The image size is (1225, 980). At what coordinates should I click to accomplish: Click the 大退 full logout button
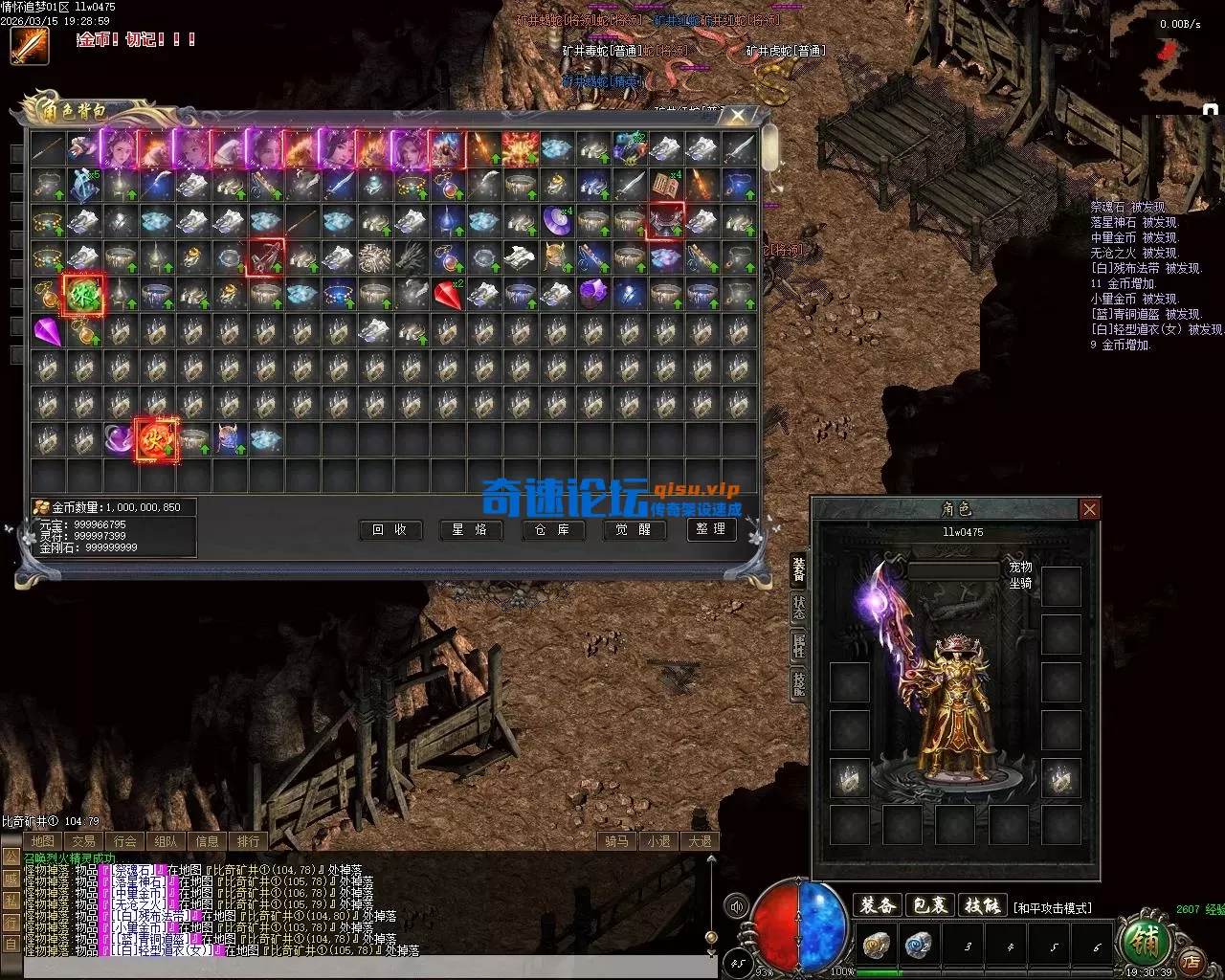click(700, 841)
